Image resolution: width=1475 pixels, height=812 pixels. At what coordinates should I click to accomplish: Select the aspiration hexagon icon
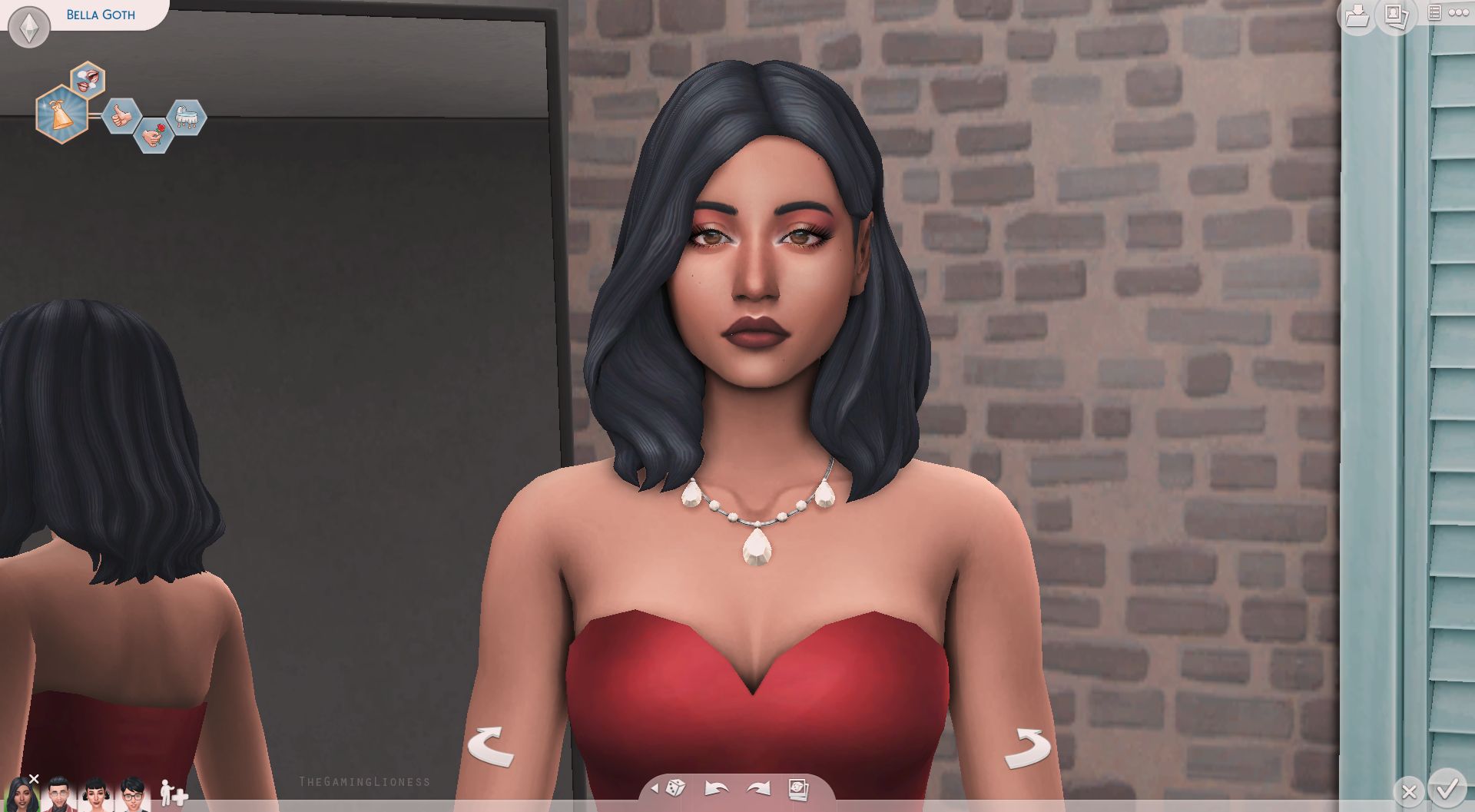coord(63,115)
